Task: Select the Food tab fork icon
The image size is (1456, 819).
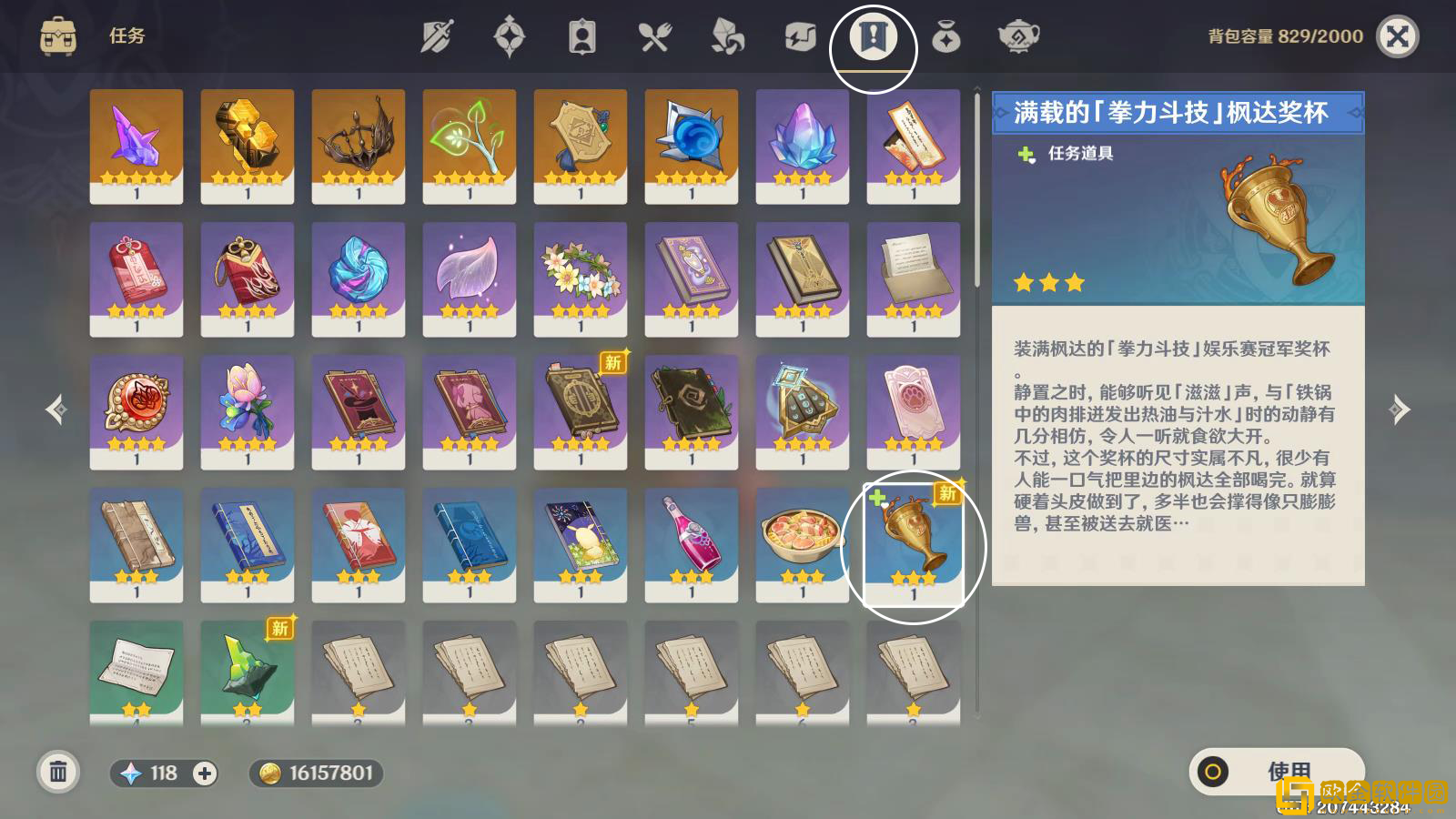Action: pyautogui.click(x=656, y=36)
